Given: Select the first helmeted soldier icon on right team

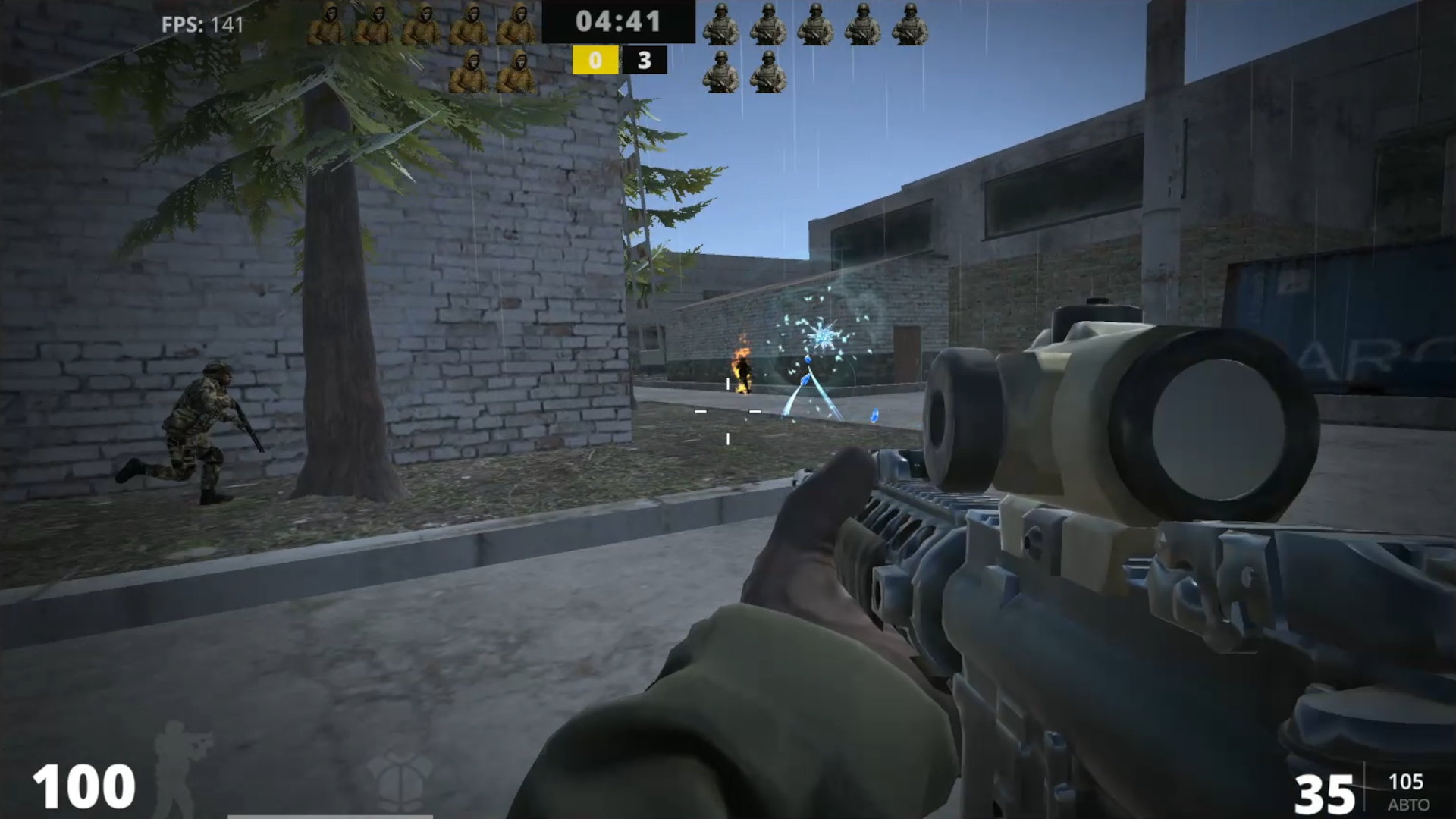Looking at the screenshot, I should 720,23.
